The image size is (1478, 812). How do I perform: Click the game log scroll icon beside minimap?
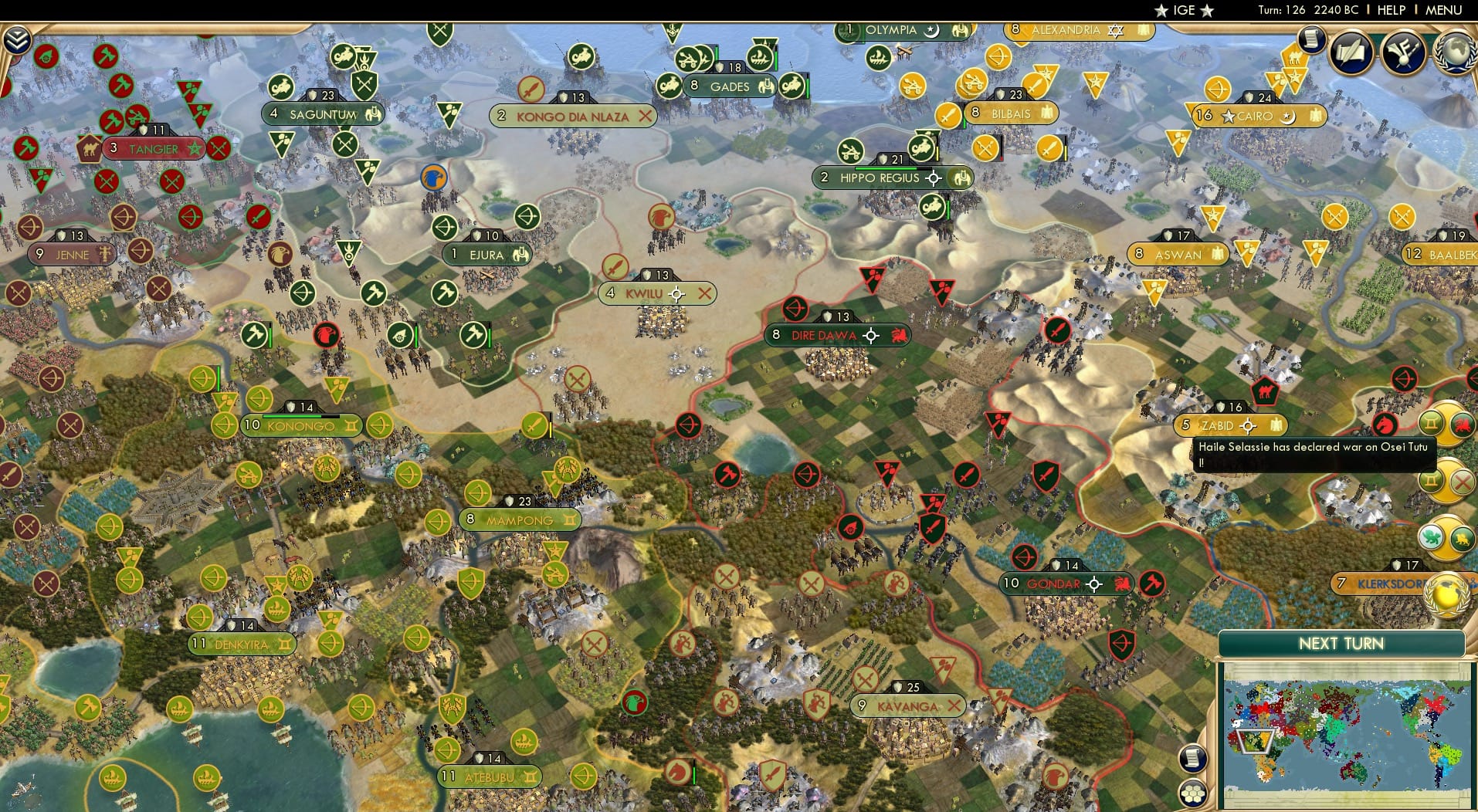pos(1193,758)
